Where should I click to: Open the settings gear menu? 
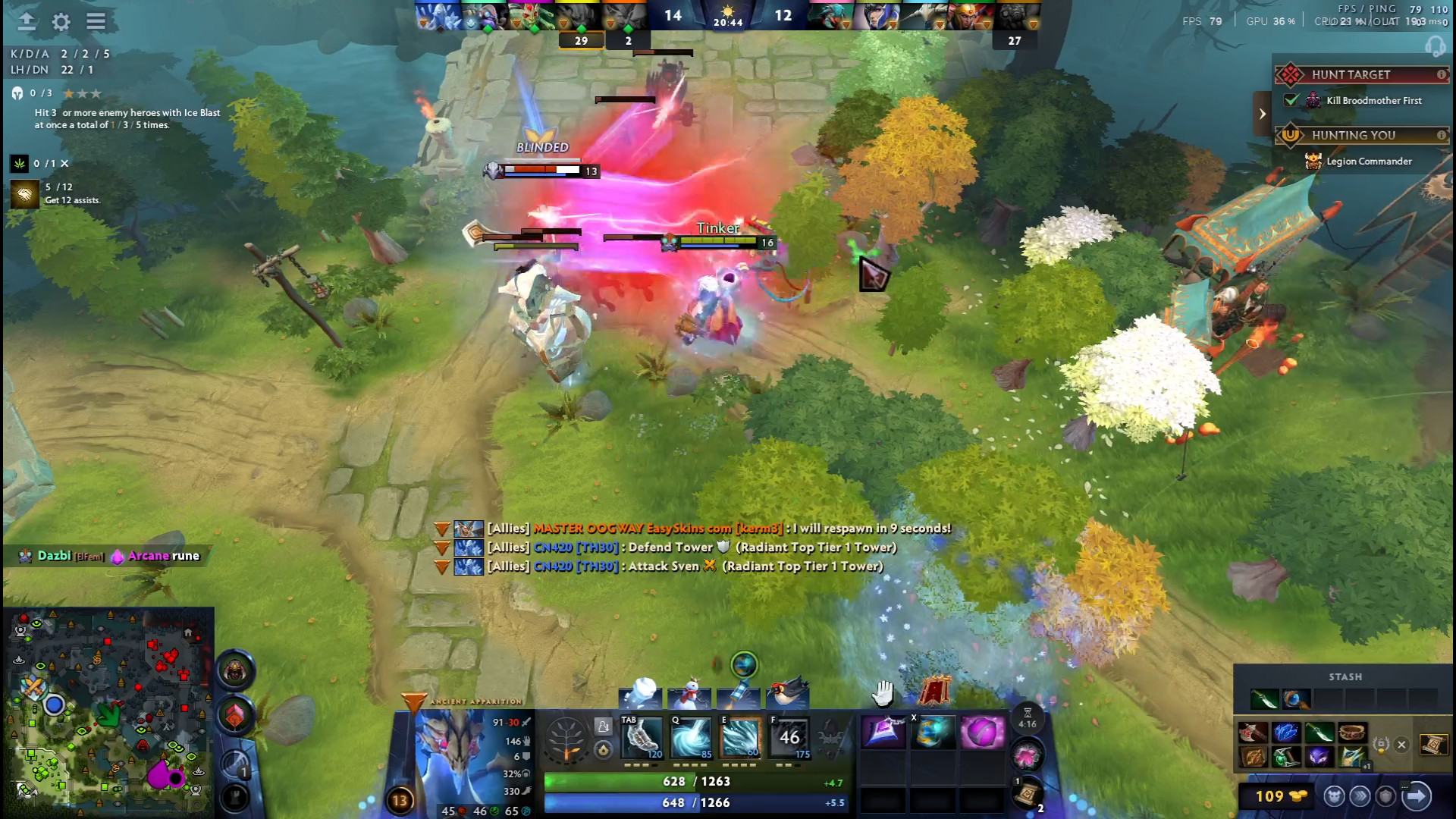(61, 22)
